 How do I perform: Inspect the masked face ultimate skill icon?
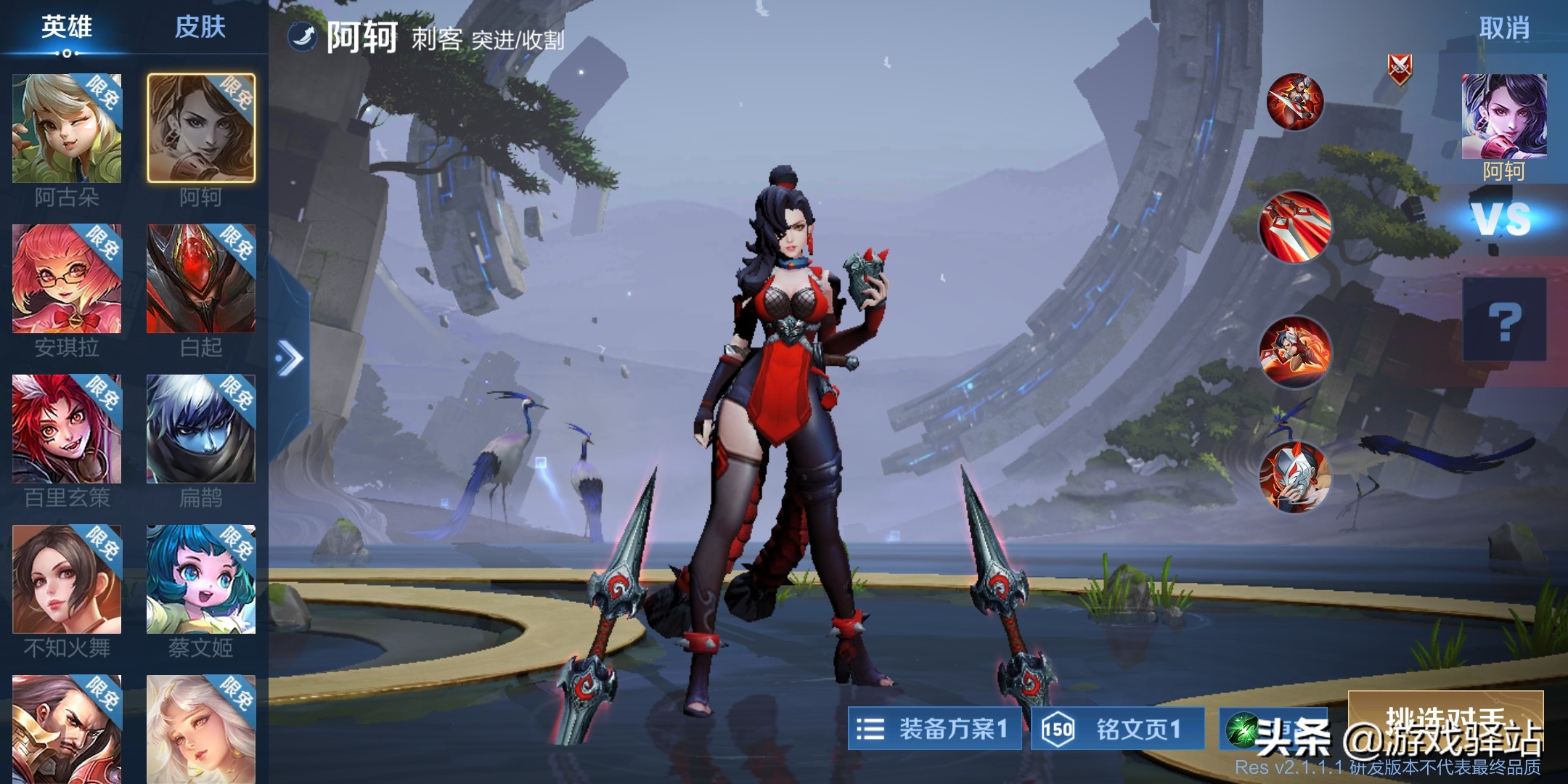point(1294,476)
